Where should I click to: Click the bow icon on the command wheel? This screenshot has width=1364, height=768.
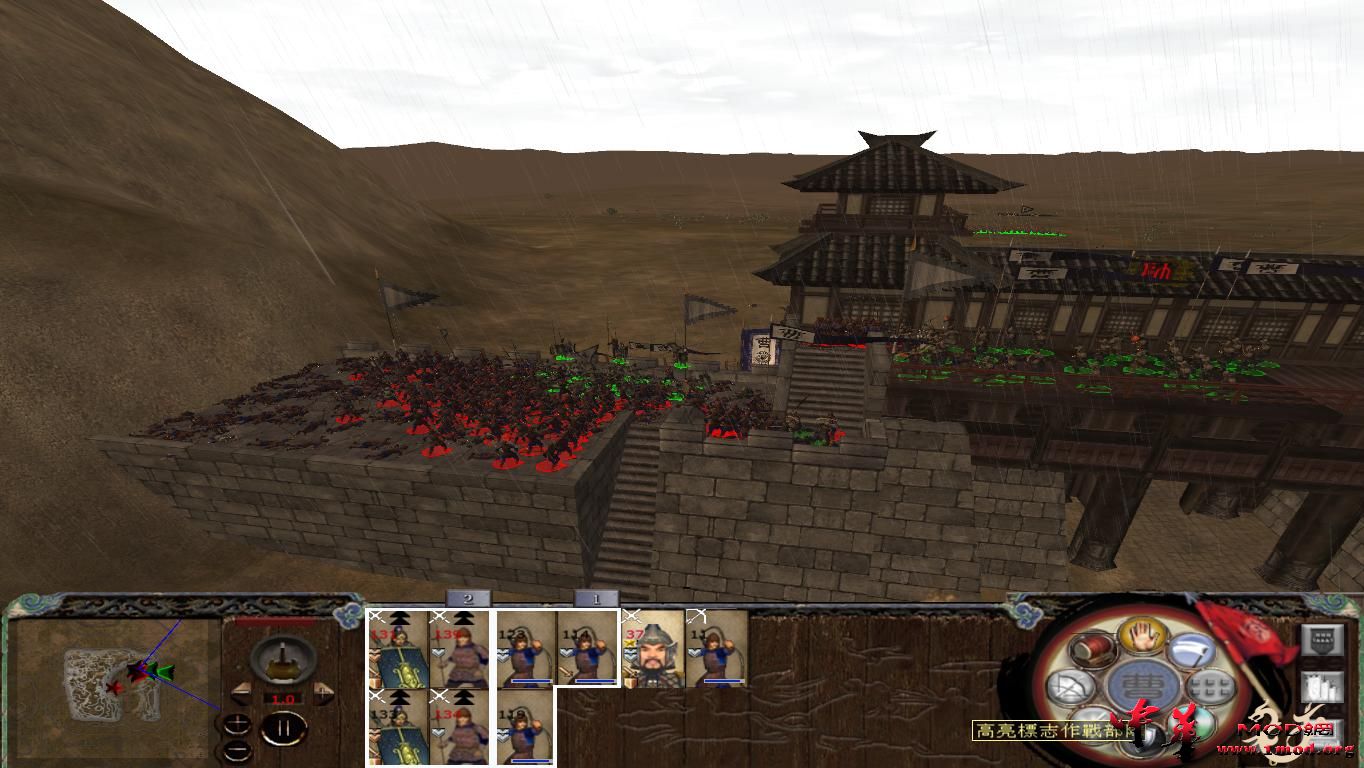(1068, 685)
